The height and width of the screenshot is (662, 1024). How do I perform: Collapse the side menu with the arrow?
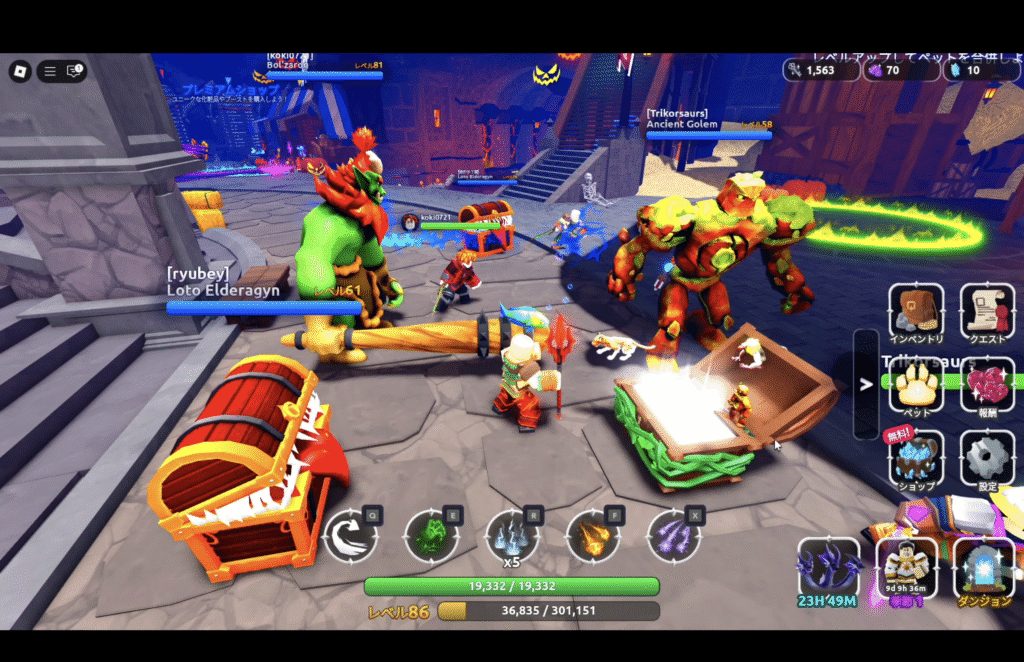pos(866,384)
